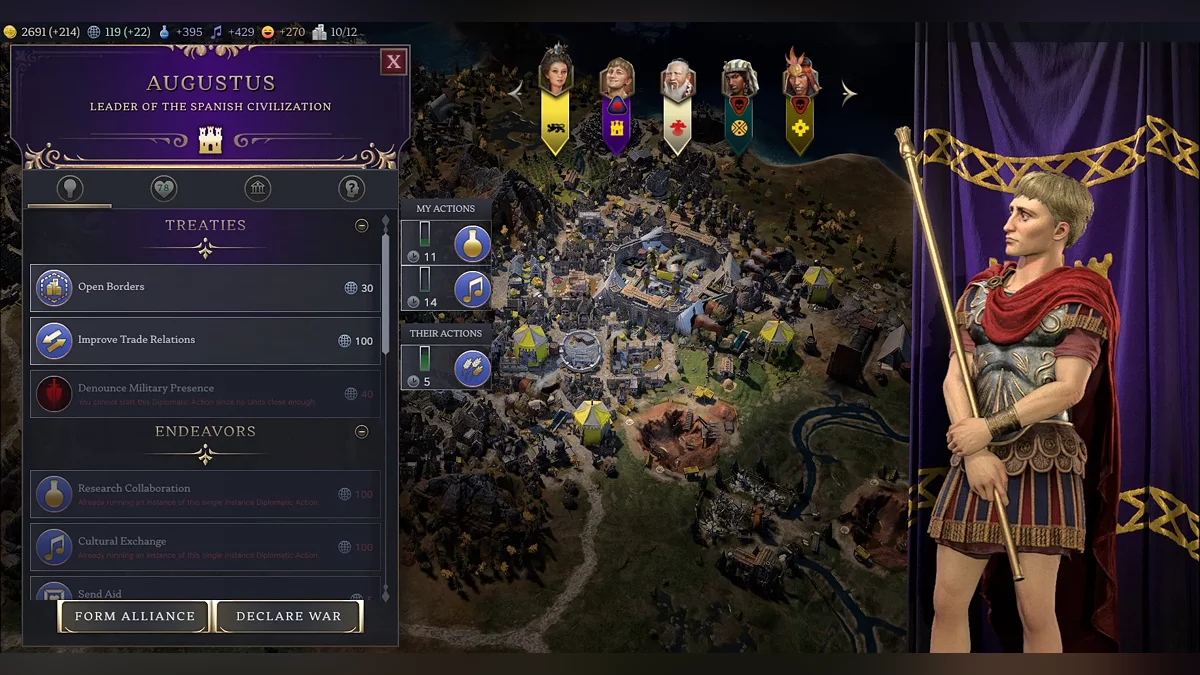Select the Open Borders treaty
The image size is (1200, 675).
pyautogui.click(x=205, y=288)
